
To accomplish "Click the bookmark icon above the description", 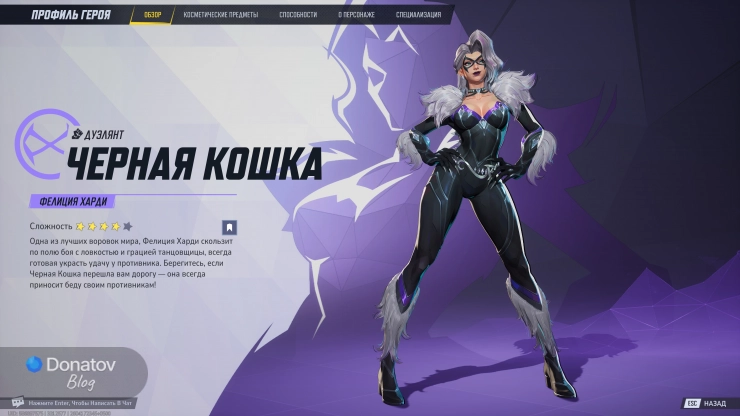I will [228, 227].
